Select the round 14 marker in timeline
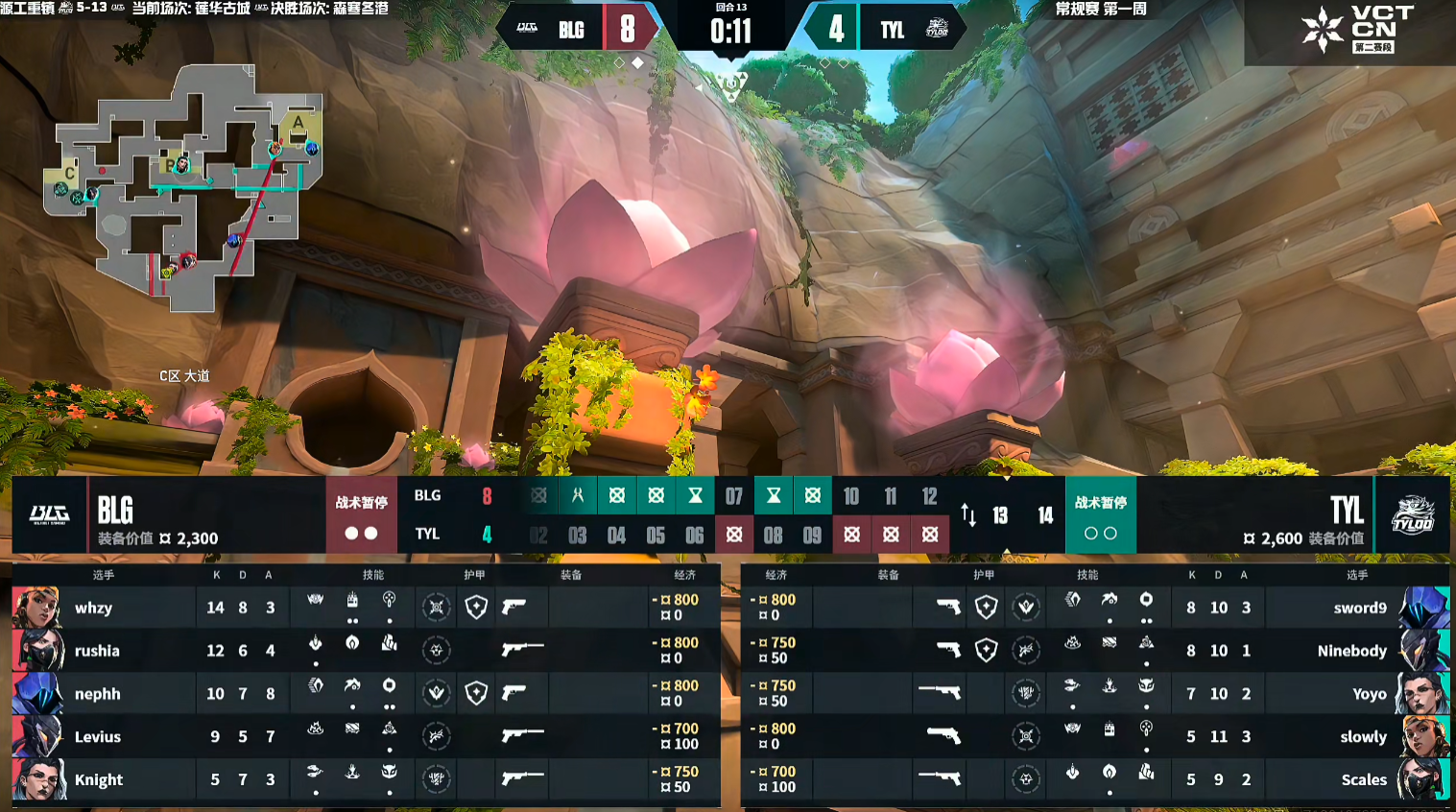 click(x=1045, y=516)
